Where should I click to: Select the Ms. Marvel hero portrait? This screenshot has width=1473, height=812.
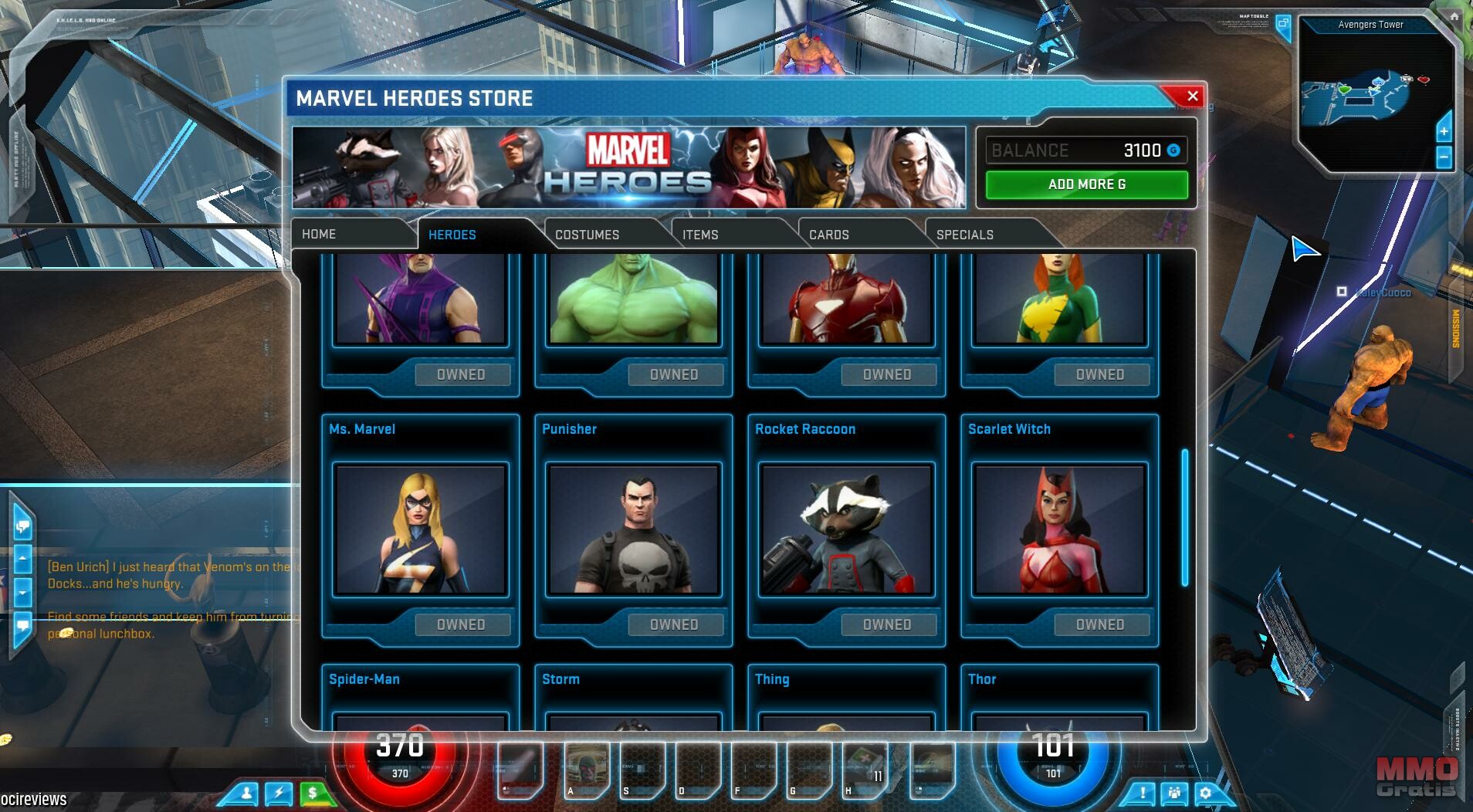[x=421, y=529]
